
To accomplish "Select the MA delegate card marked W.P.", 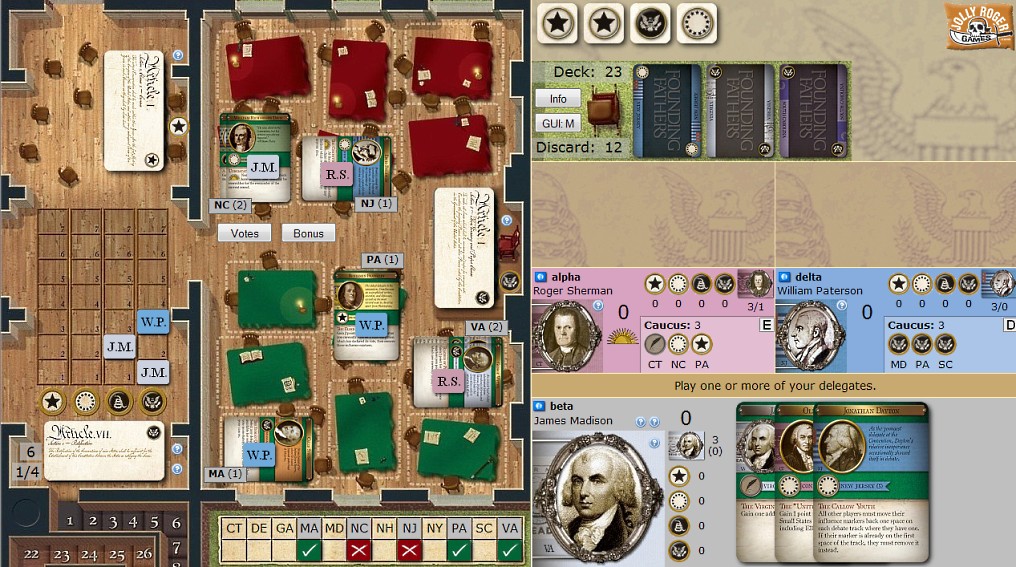I will (x=262, y=455).
